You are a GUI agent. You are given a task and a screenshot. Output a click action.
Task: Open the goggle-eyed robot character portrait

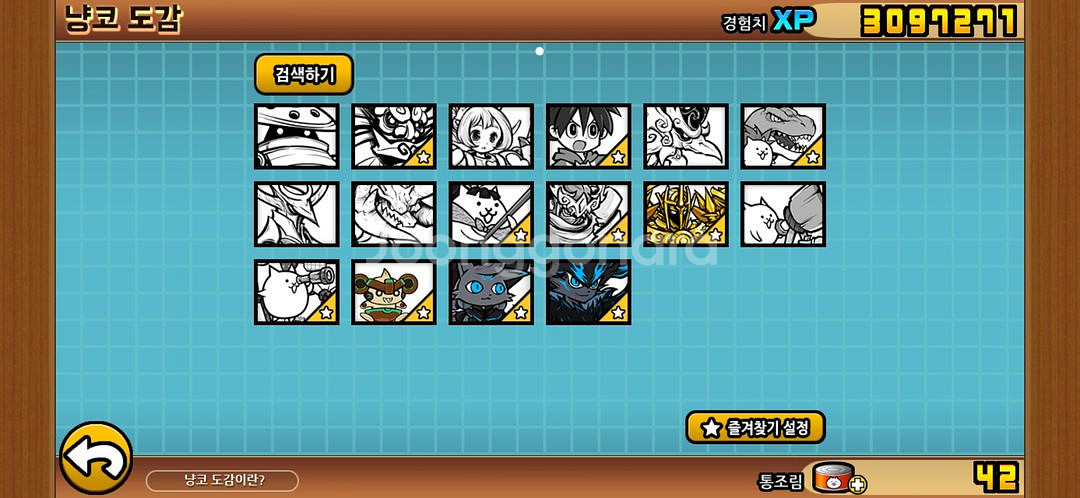[296, 136]
